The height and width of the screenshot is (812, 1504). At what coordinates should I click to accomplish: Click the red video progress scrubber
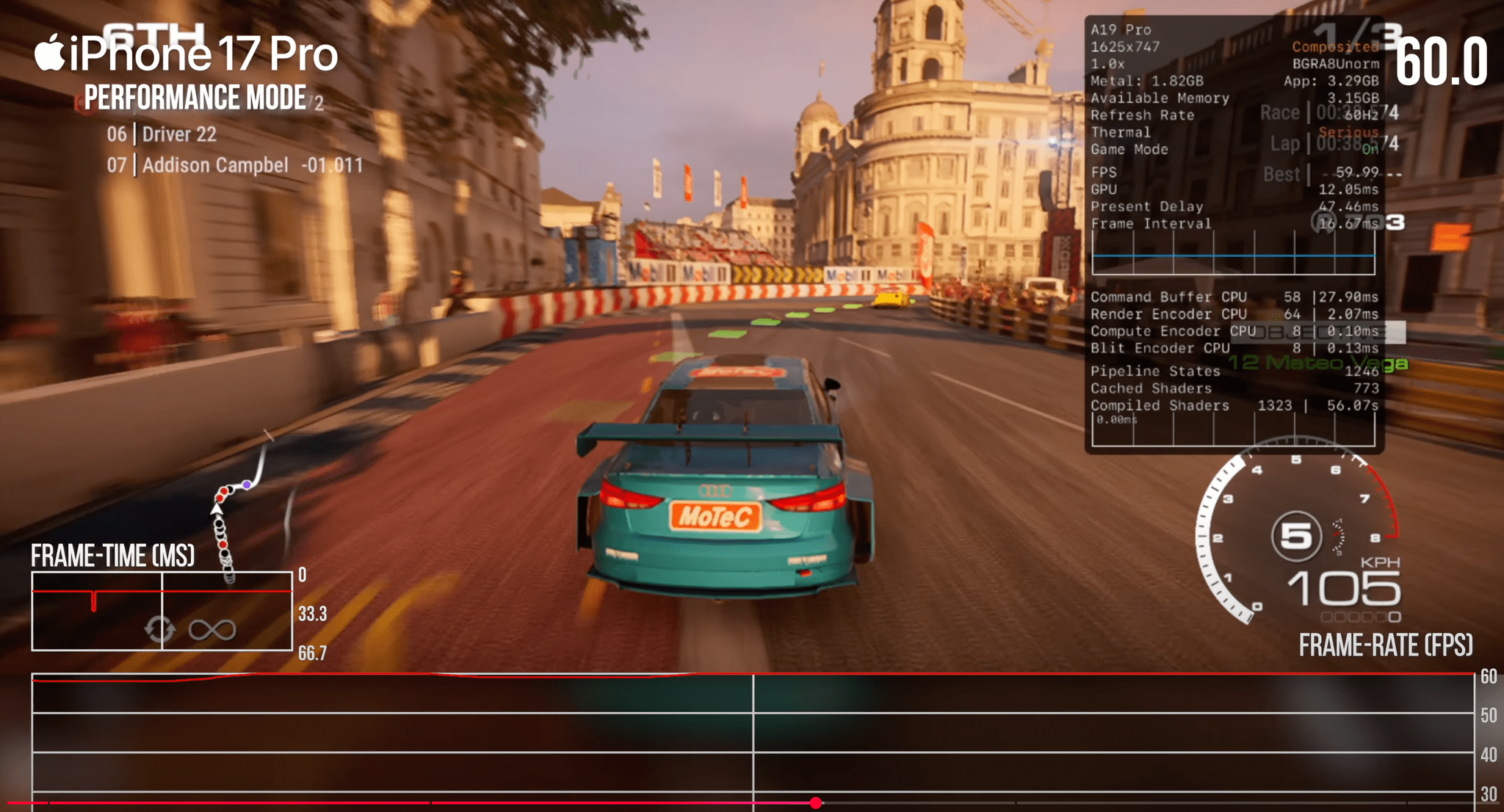click(816, 803)
